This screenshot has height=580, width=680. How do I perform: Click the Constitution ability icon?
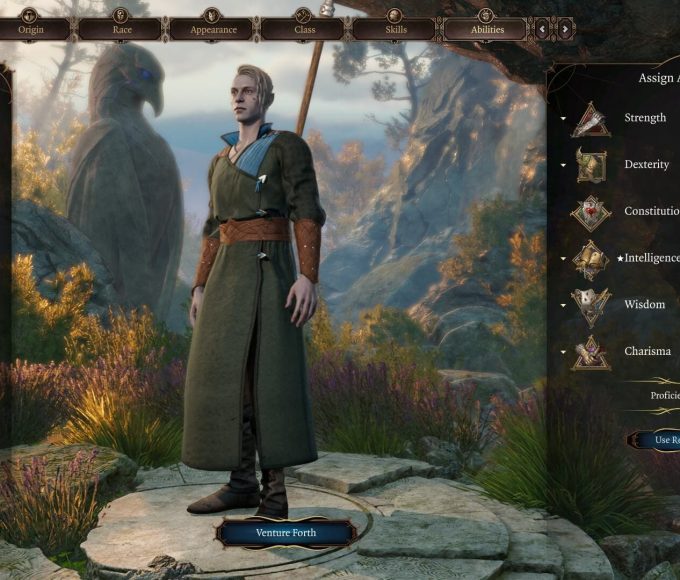click(x=590, y=212)
